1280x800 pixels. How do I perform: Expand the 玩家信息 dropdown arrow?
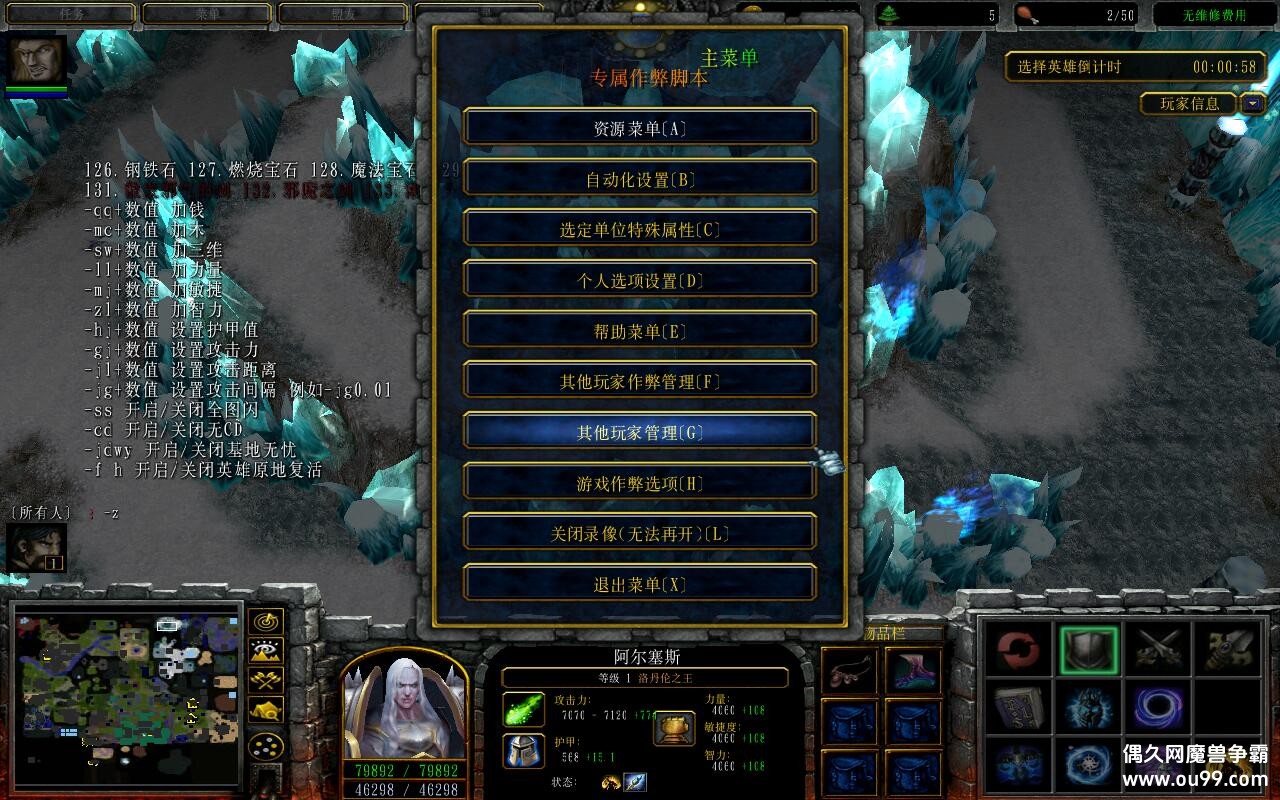[1252, 105]
